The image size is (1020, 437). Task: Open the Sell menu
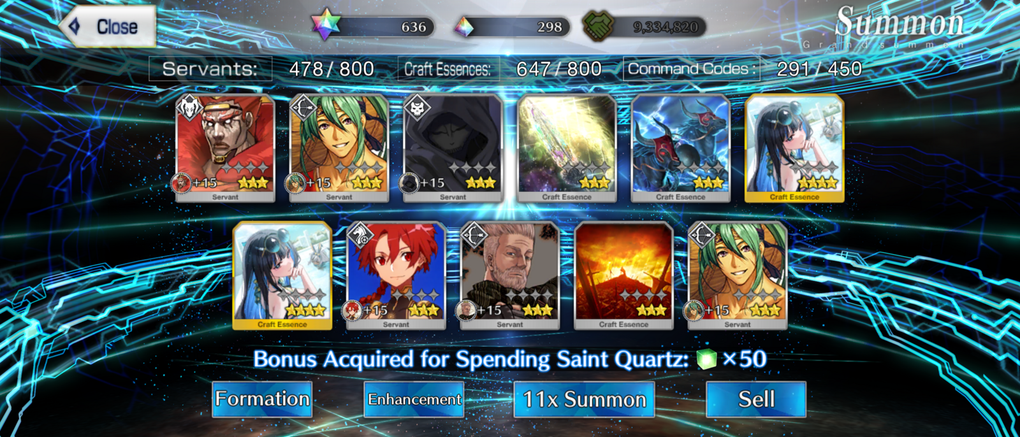[x=756, y=399]
